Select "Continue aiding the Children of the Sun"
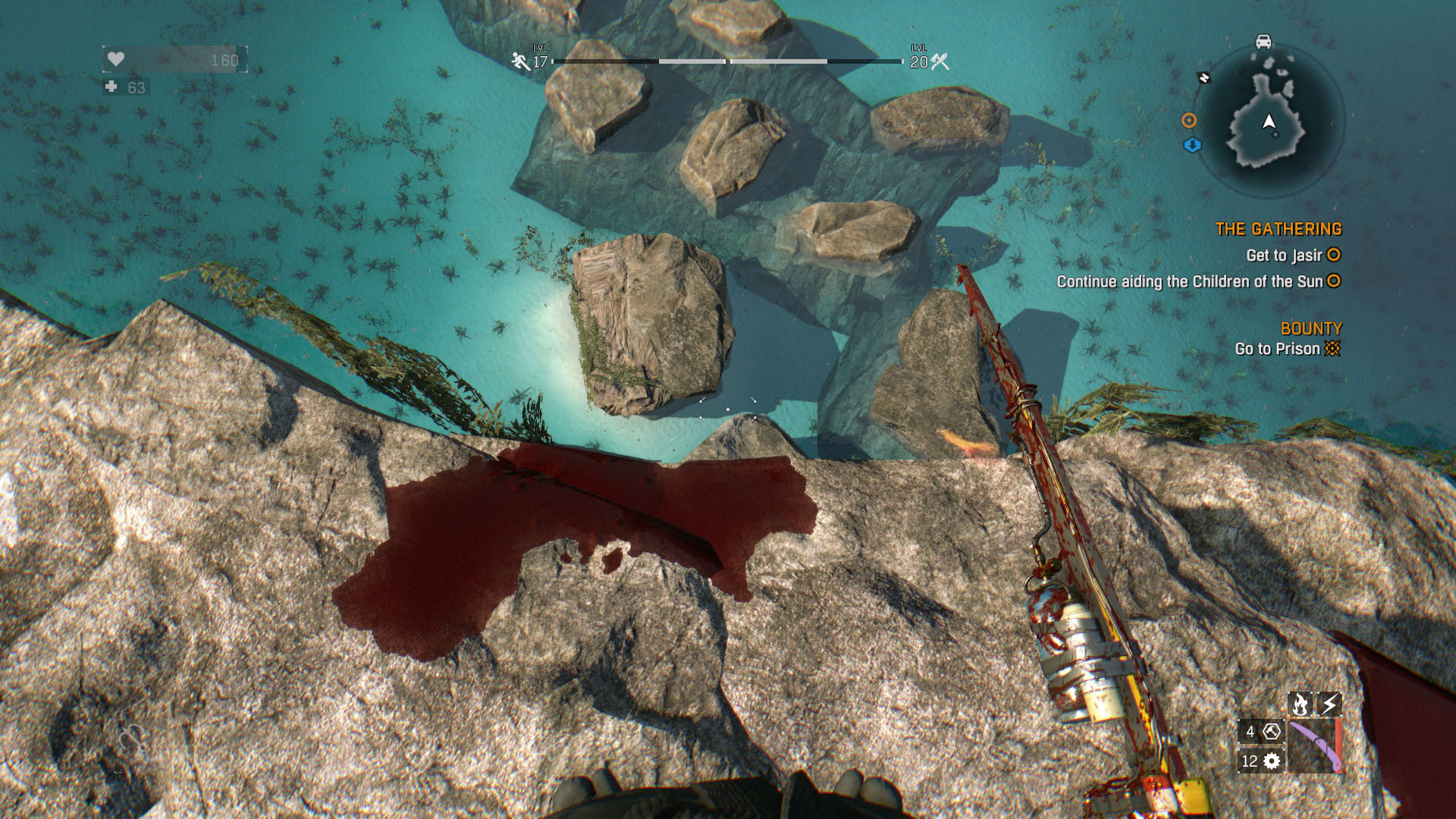This screenshot has height=819, width=1456. coord(1189,281)
